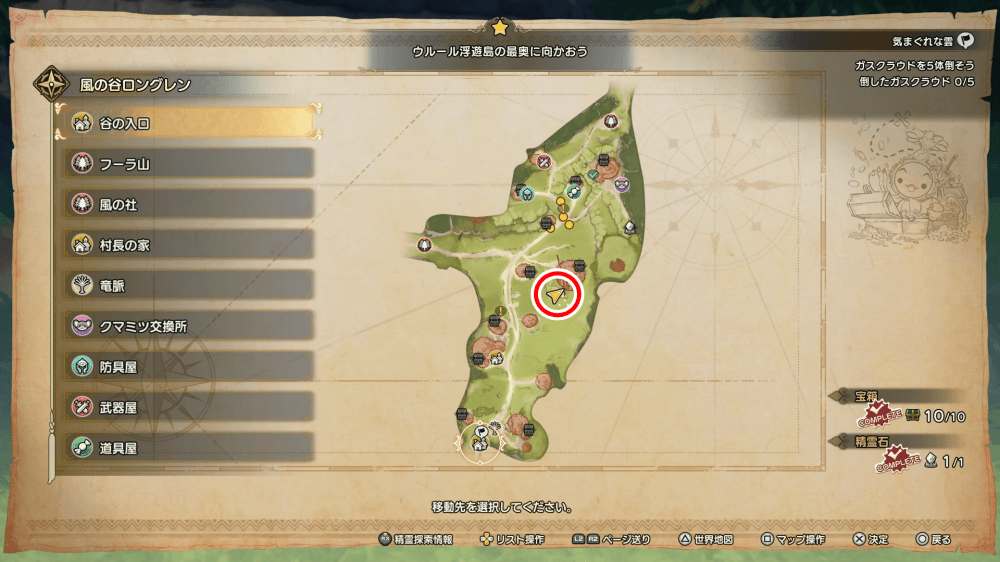Viewport: 1000px width, 562px height.
Task: Select the purple クマミツ exchange marker on the map
Action: (622, 184)
